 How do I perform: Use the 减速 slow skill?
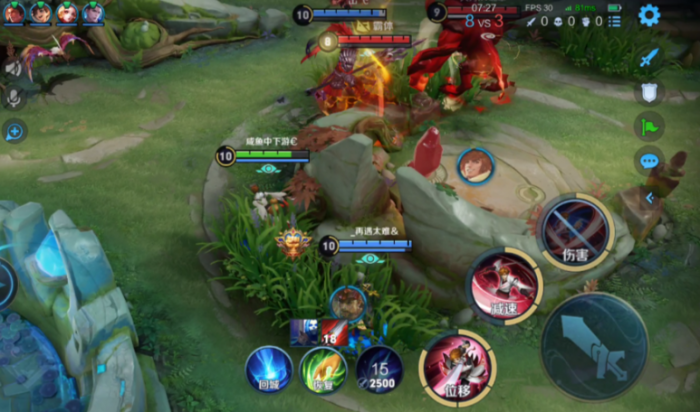pos(505,286)
